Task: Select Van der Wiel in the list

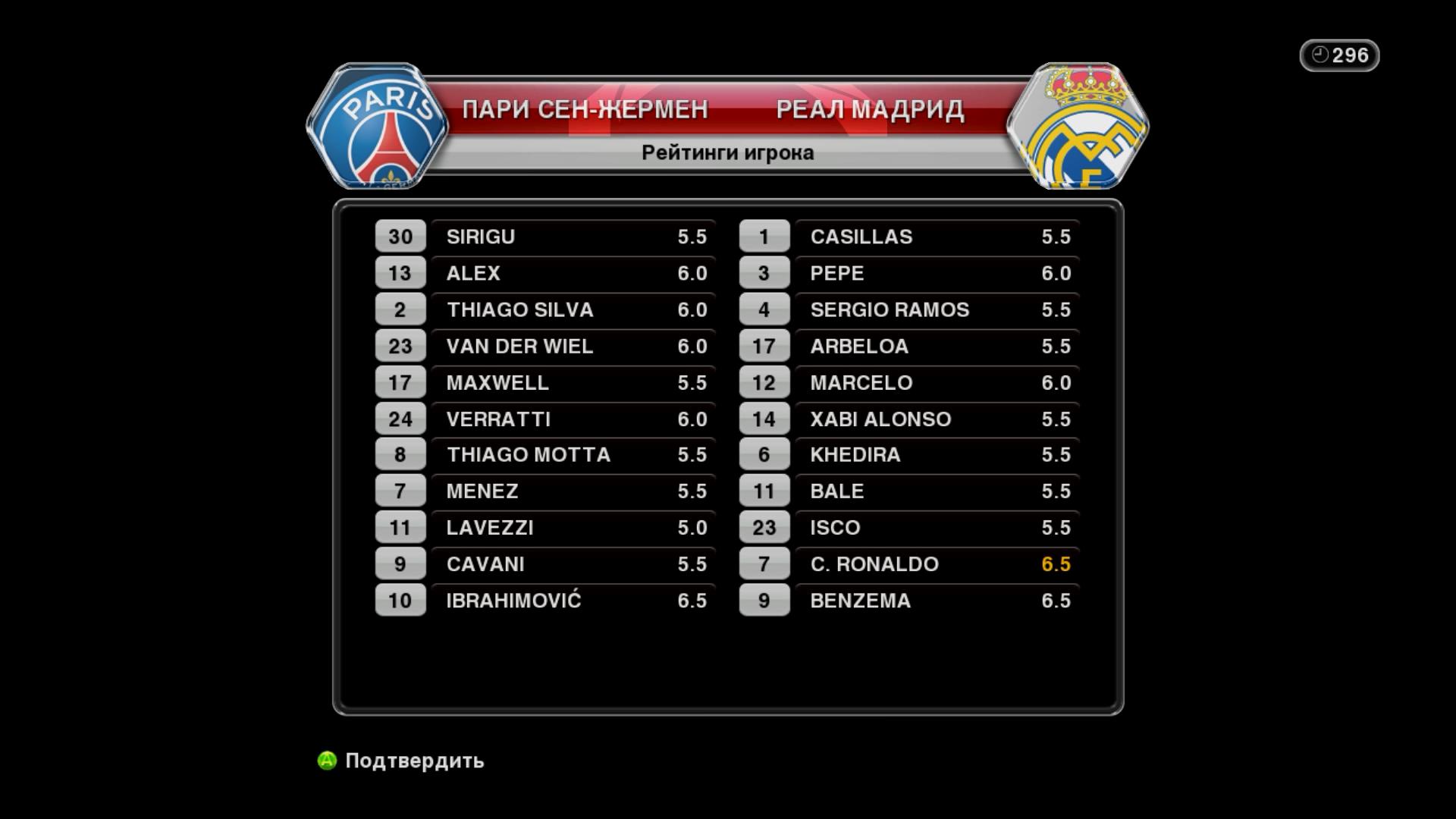Action: pyautogui.click(x=573, y=346)
